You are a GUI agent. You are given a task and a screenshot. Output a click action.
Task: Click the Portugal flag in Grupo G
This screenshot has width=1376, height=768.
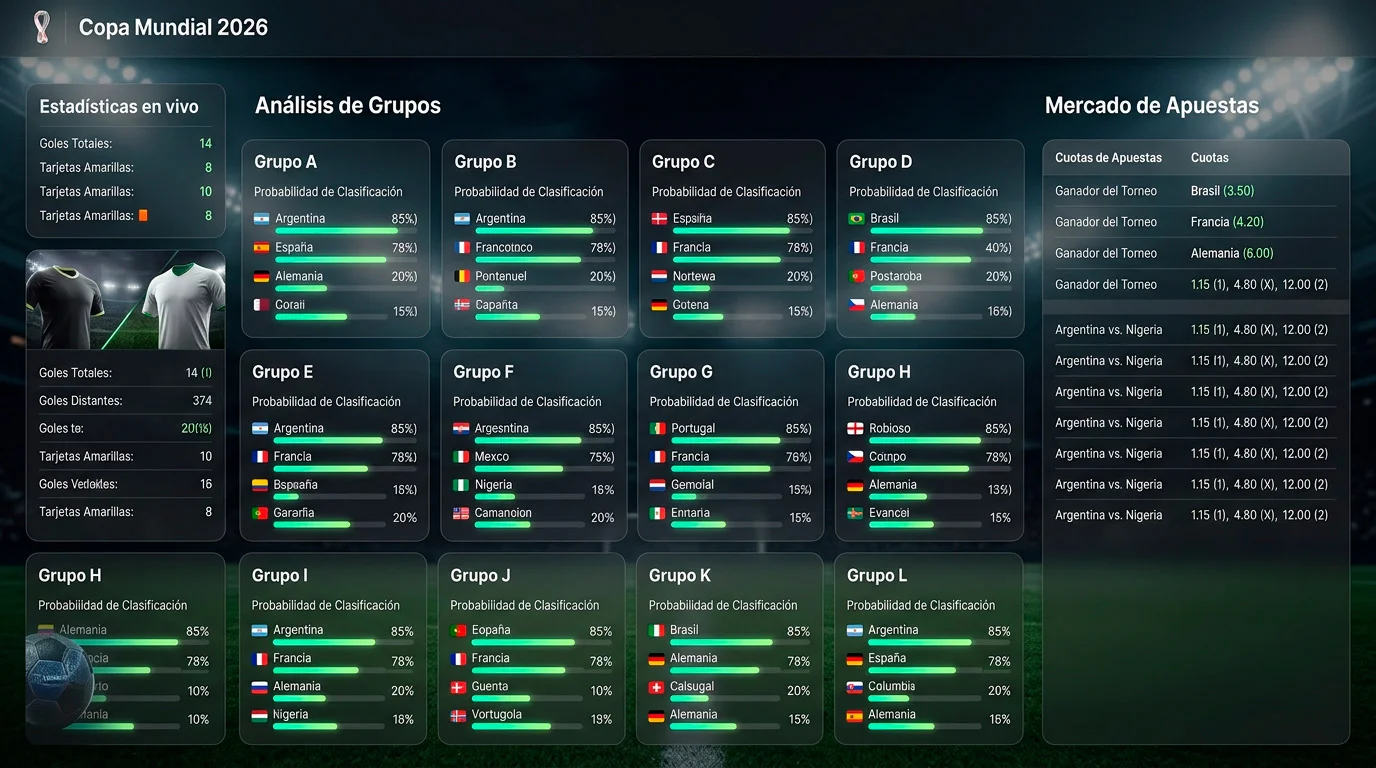click(656, 428)
